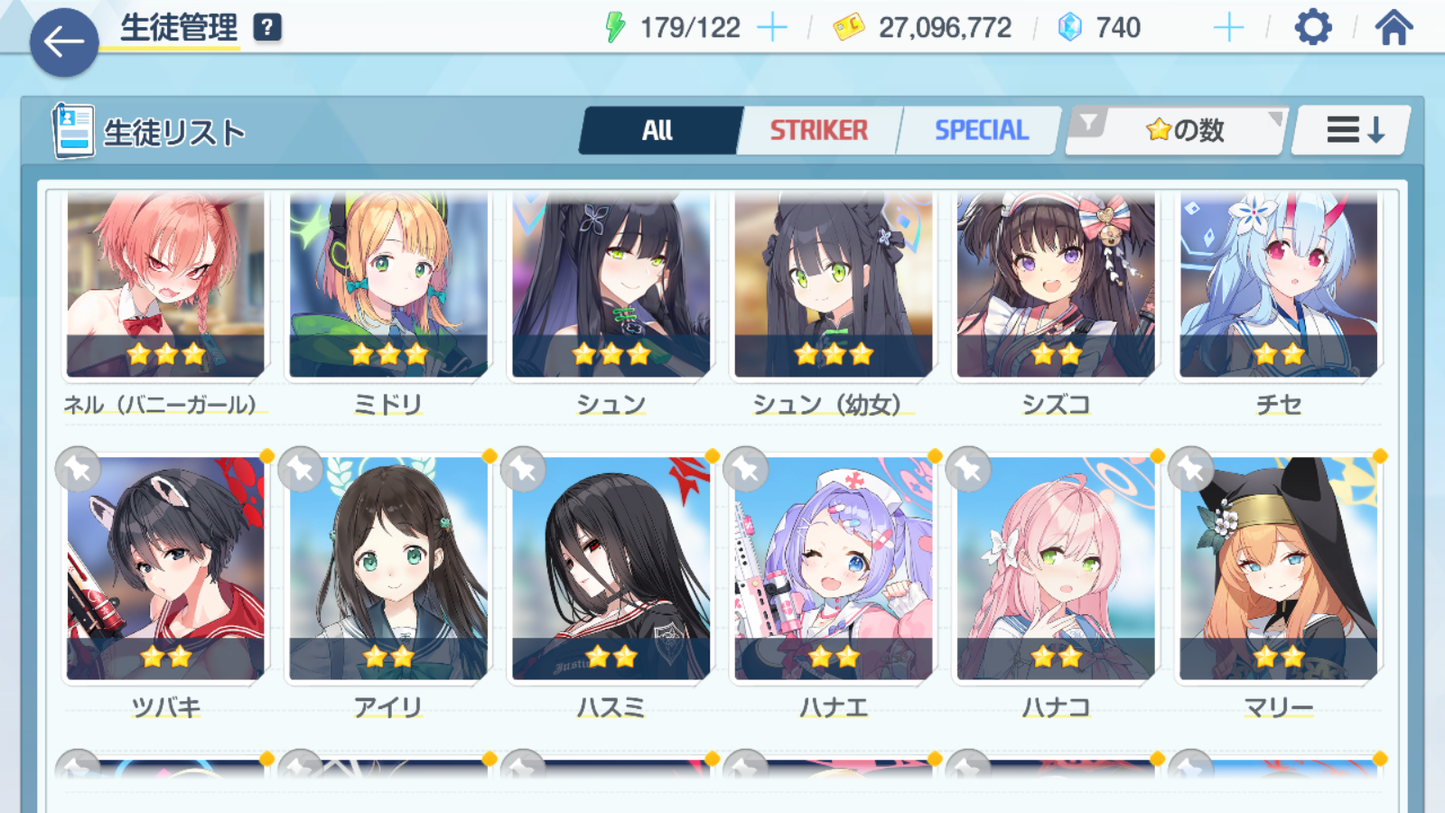Toggle the sort order direction button
The width and height of the screenshot is (1445, 813).
1353,130
